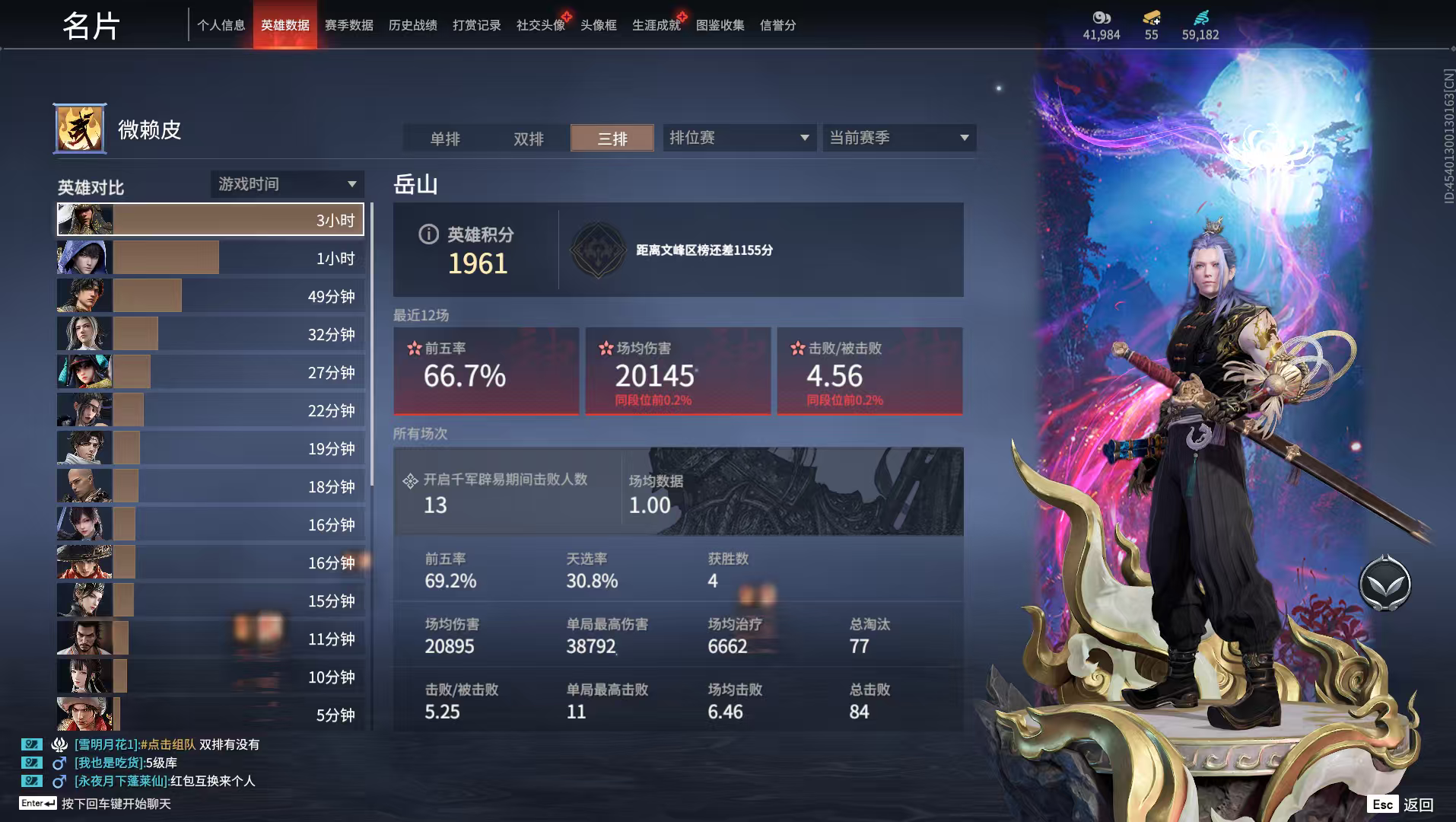Image resolution: width=1456 pixels, height=822 pixels.
Task: Click the 英雄积分 info icon
Action: click(428, 234)
